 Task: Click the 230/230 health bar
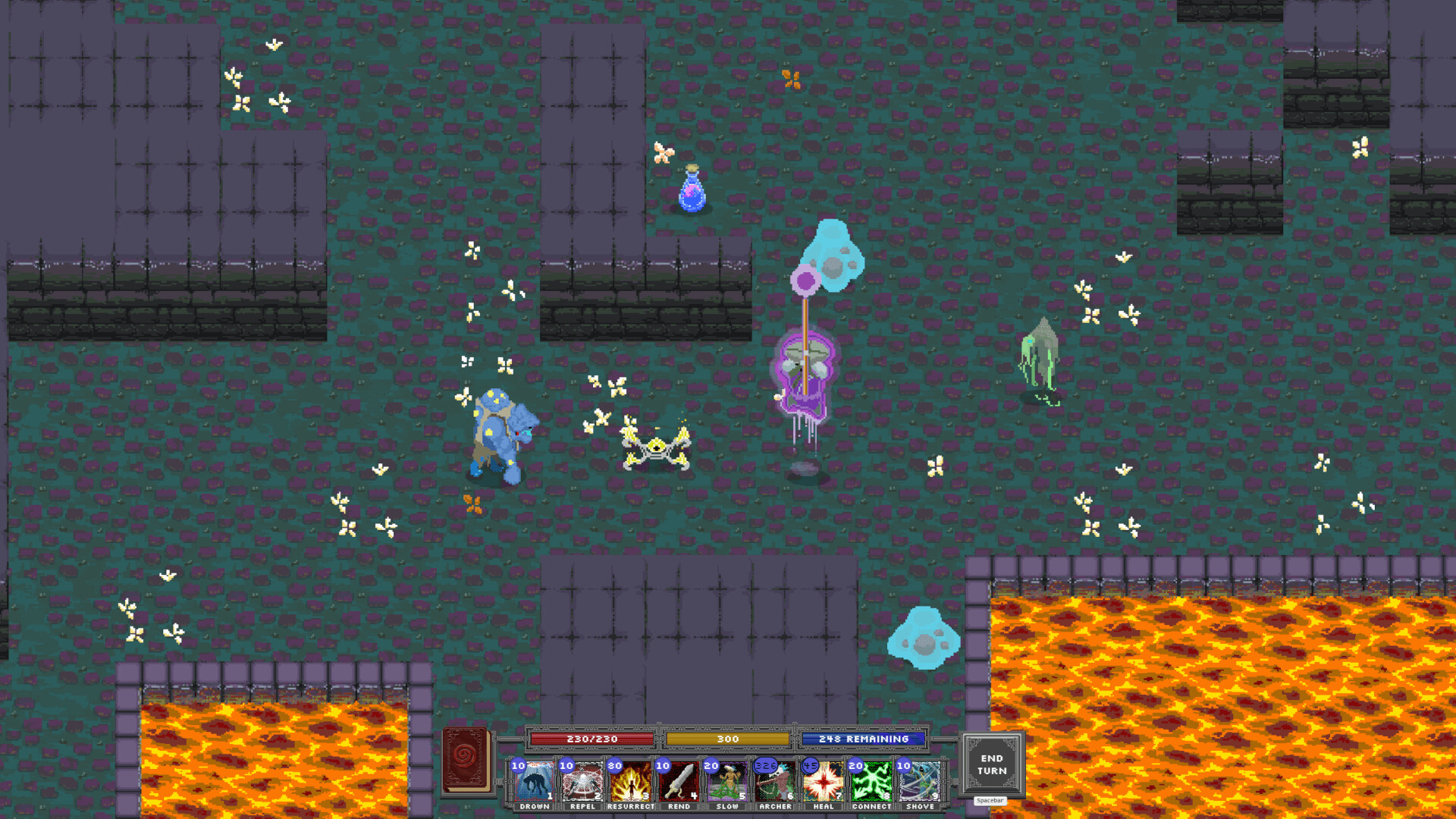click(591, 738)
